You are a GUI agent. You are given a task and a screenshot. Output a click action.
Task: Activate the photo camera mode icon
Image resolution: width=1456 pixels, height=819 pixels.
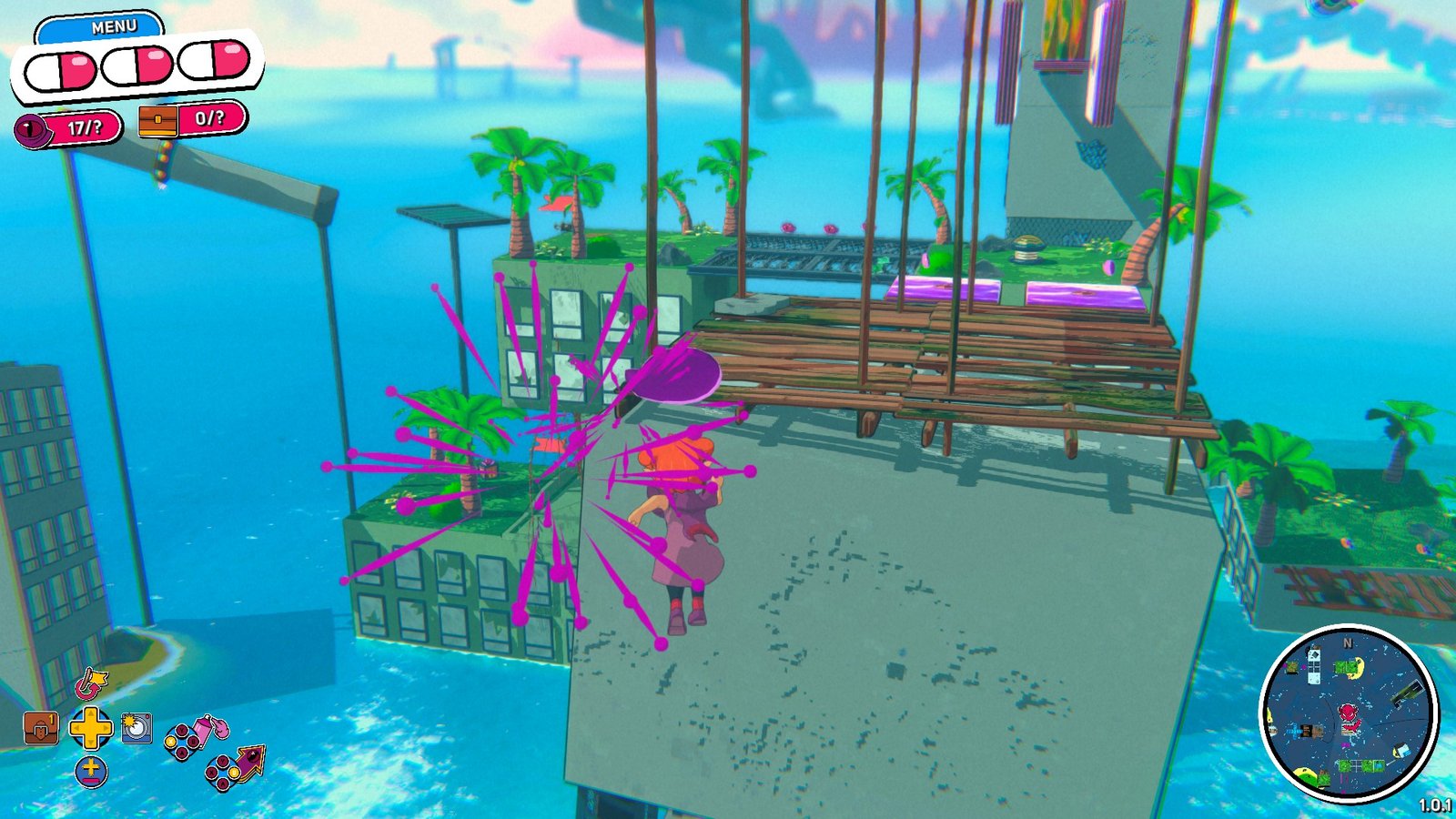point(136,728)
